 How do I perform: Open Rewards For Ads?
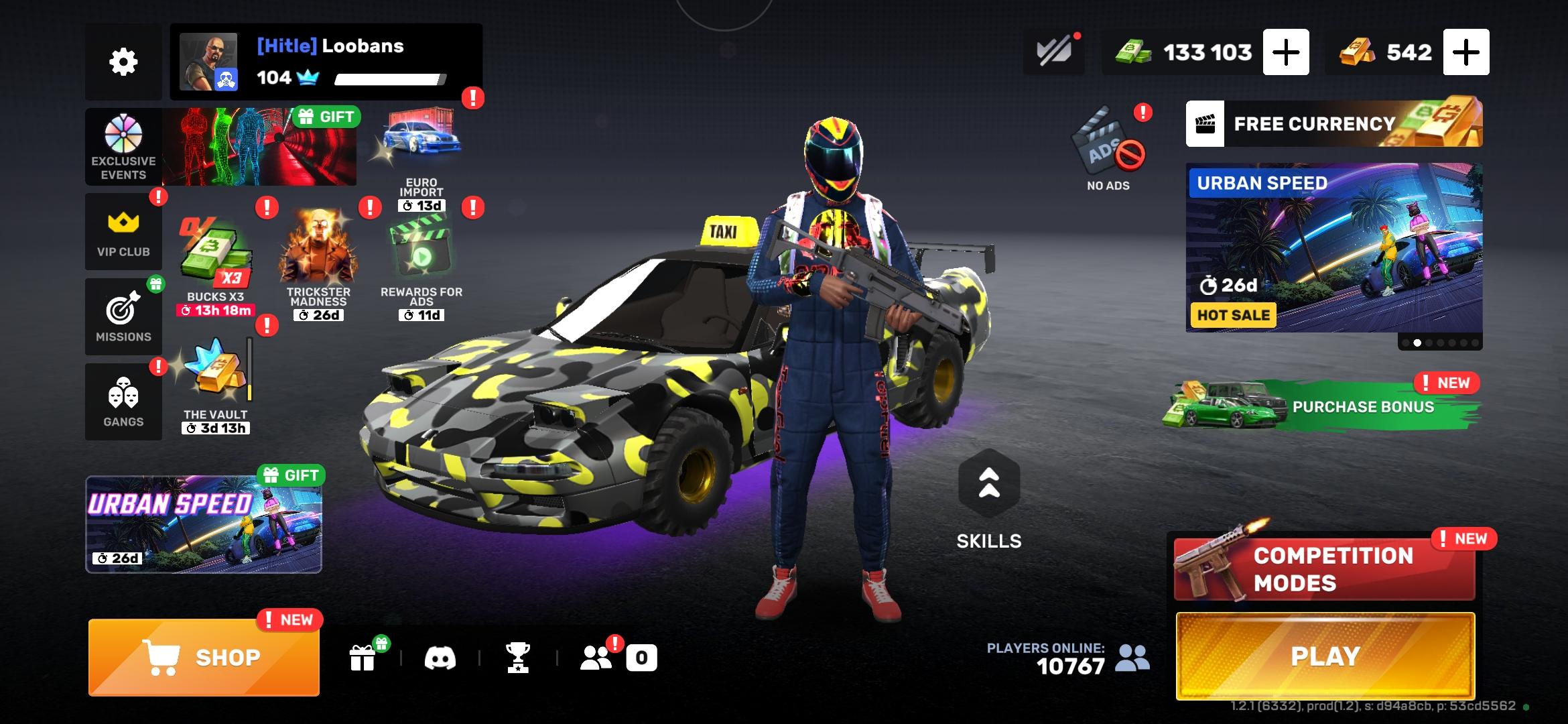(421, 263)
